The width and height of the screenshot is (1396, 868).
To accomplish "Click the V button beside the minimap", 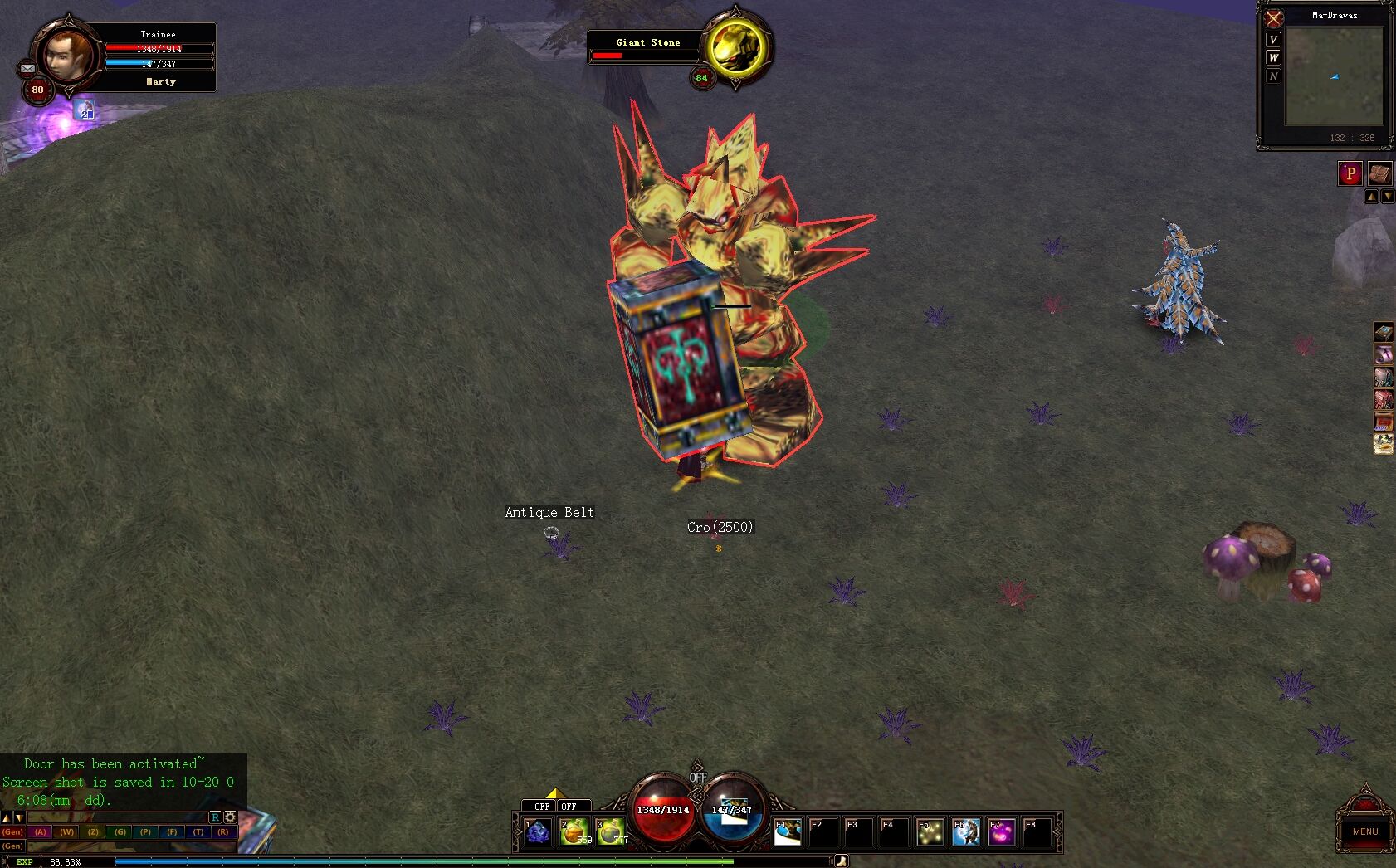I will point(1273,40).
